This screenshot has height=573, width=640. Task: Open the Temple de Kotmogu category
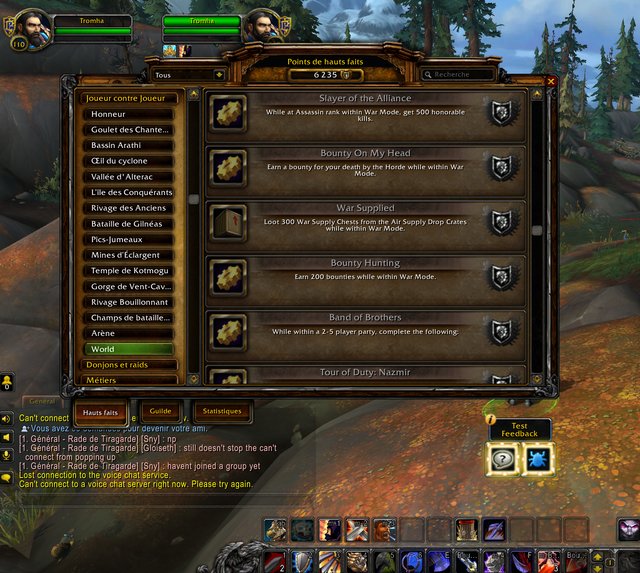(x=128, y=271)
